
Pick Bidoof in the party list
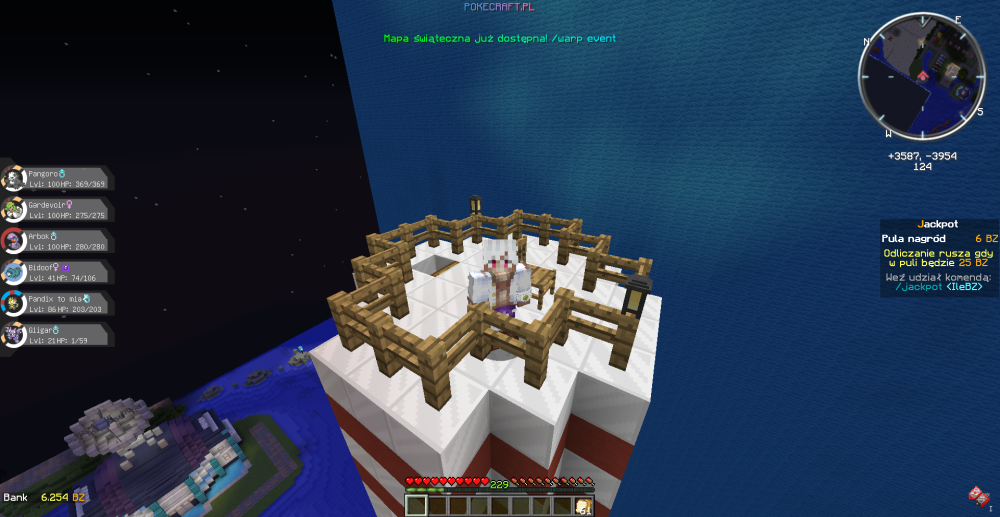pos(55,272)
